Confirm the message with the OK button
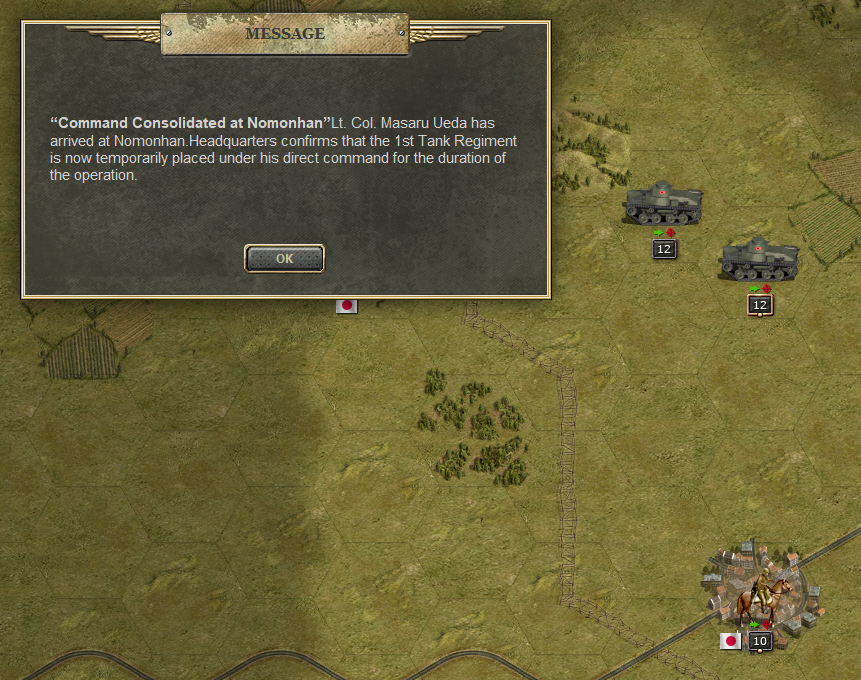This screenshot has width=861, height=680. pyautogui.click(x=284, y=258)
